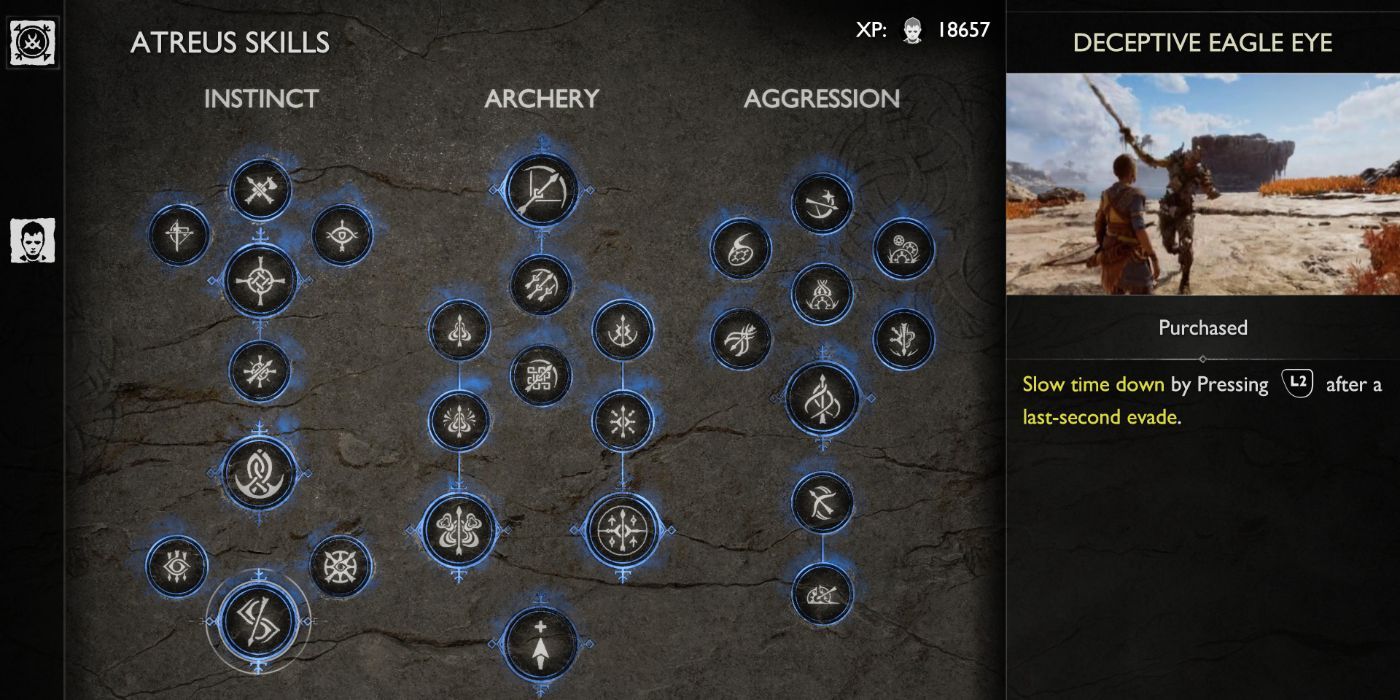Select the highlighted Deceptive Eagle Eye skill node
1400x700 pixels.
point(259,620)
